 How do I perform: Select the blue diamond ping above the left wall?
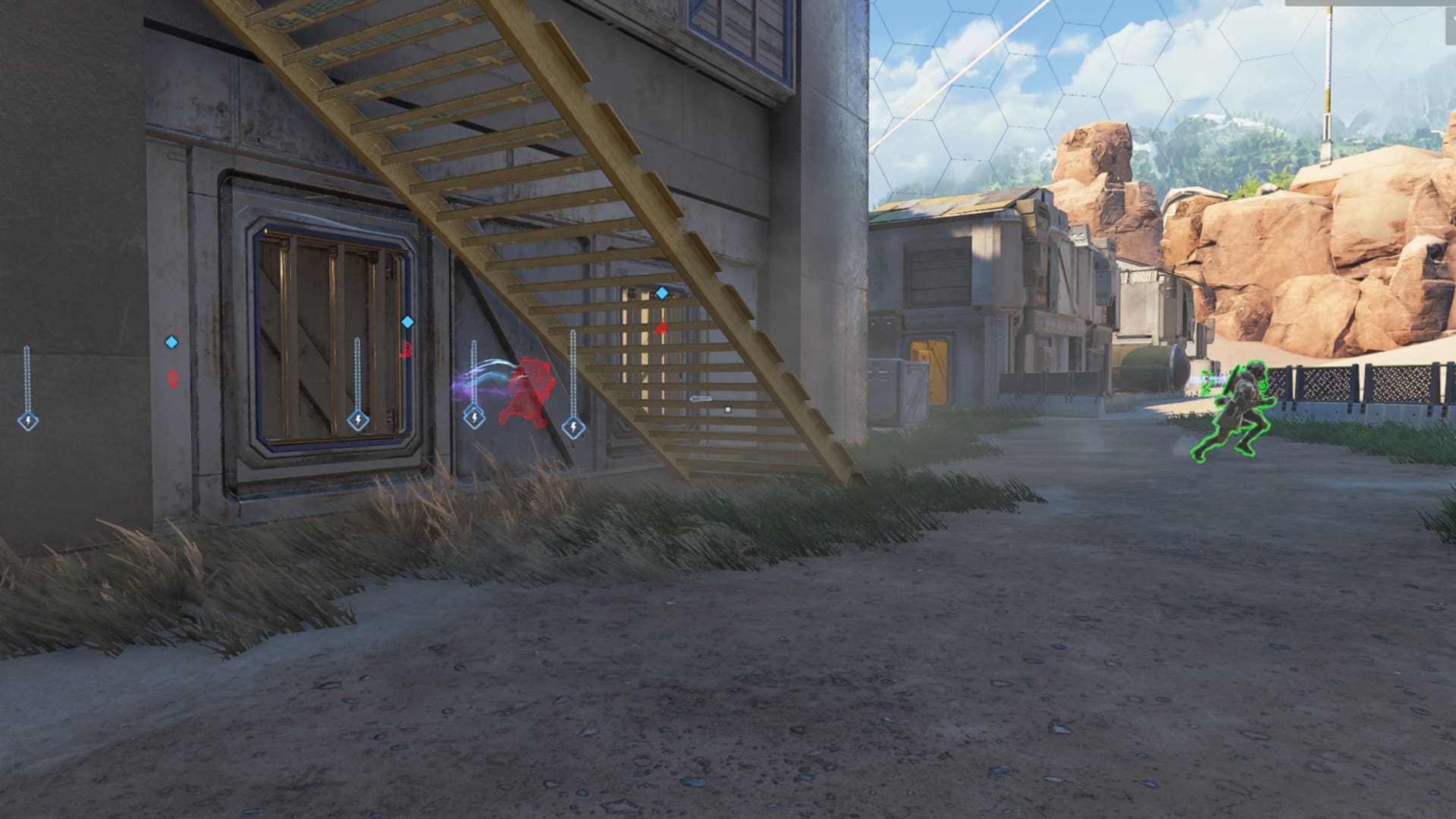pyautogui.click(x=171, y=343)
